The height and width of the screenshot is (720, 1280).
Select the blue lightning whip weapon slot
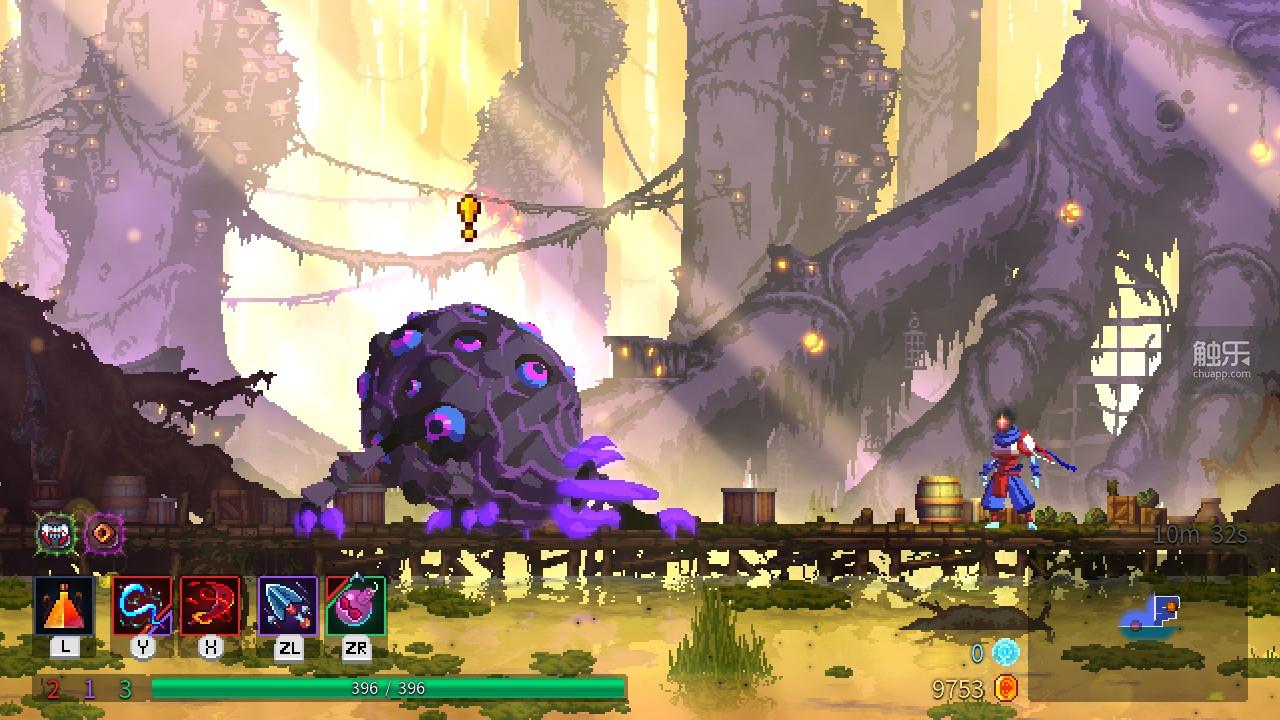pos(142,606)
